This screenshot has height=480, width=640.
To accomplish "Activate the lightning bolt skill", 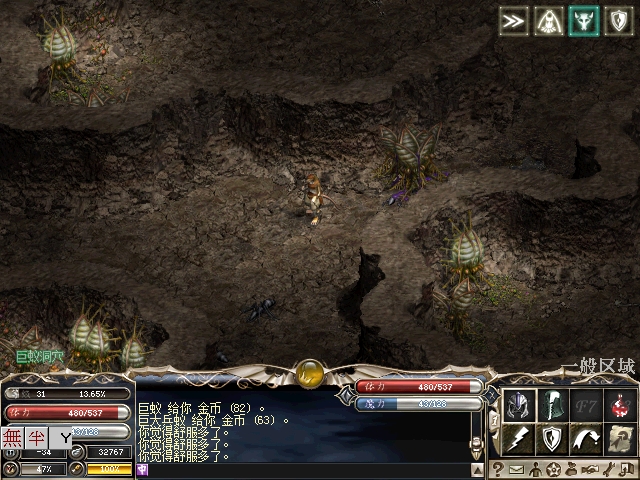I will [518, 439].
